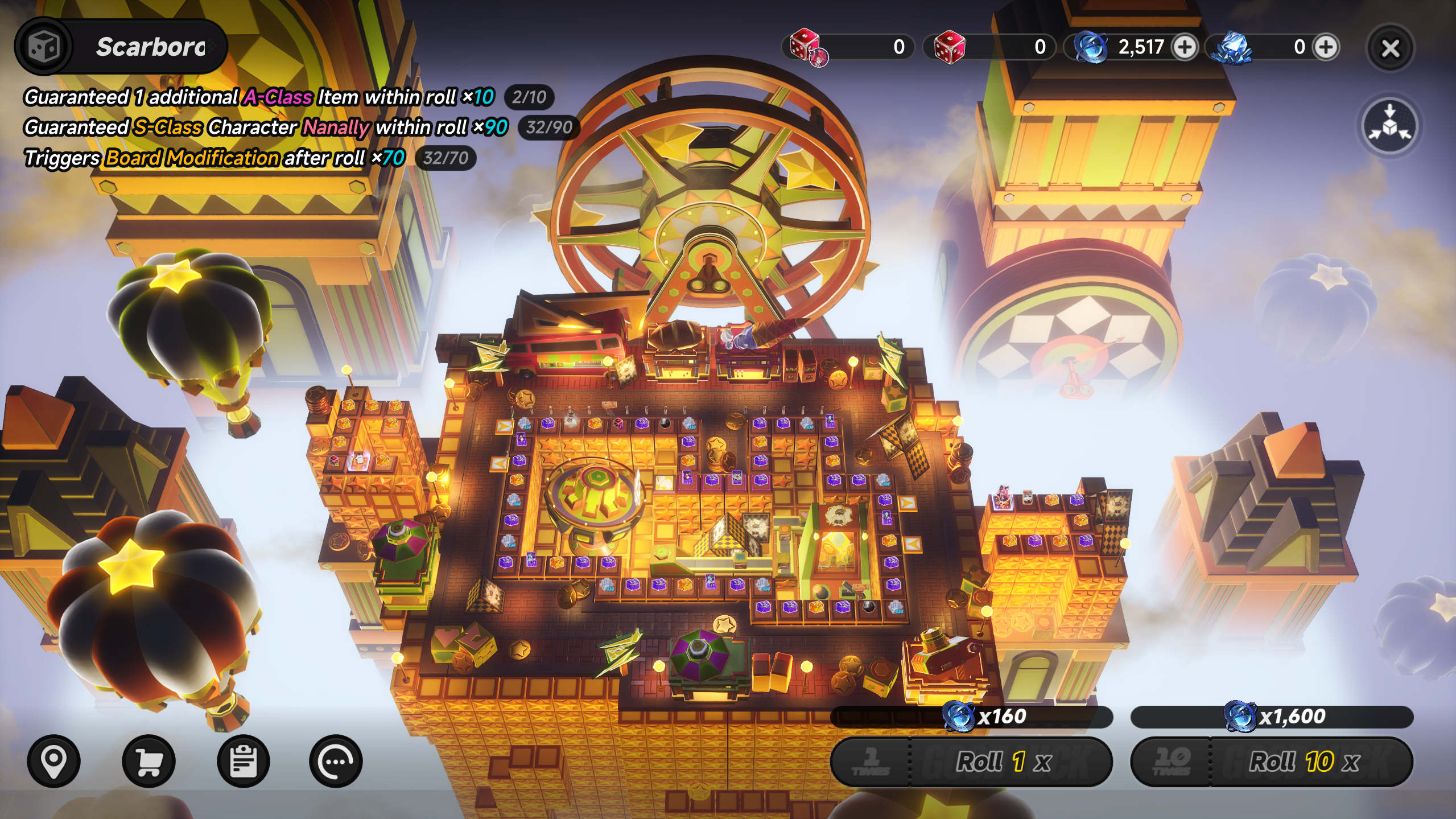The image size is (1456, 819).
Task: Open the location pin menu
Action: coord(54,761)
